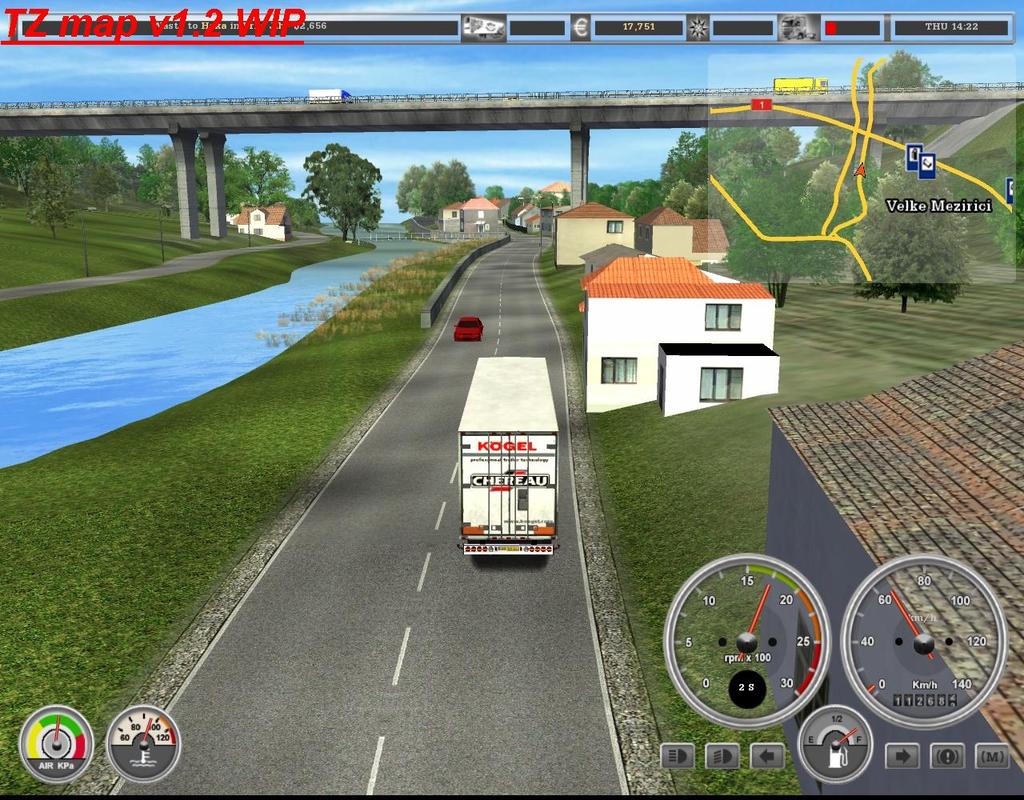This screenshot has width=1024, height=800.
Task: Activate the right turn signal arrow
Action: click(902, 755)
